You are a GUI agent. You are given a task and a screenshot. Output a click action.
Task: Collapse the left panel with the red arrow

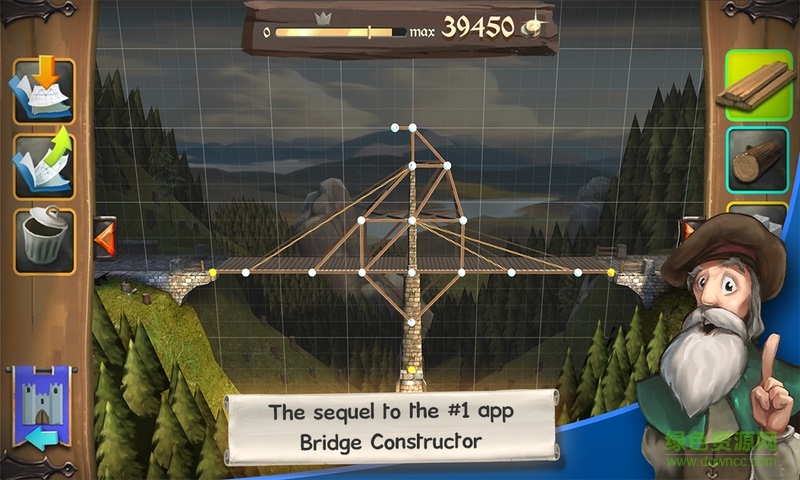coord(104,239)
